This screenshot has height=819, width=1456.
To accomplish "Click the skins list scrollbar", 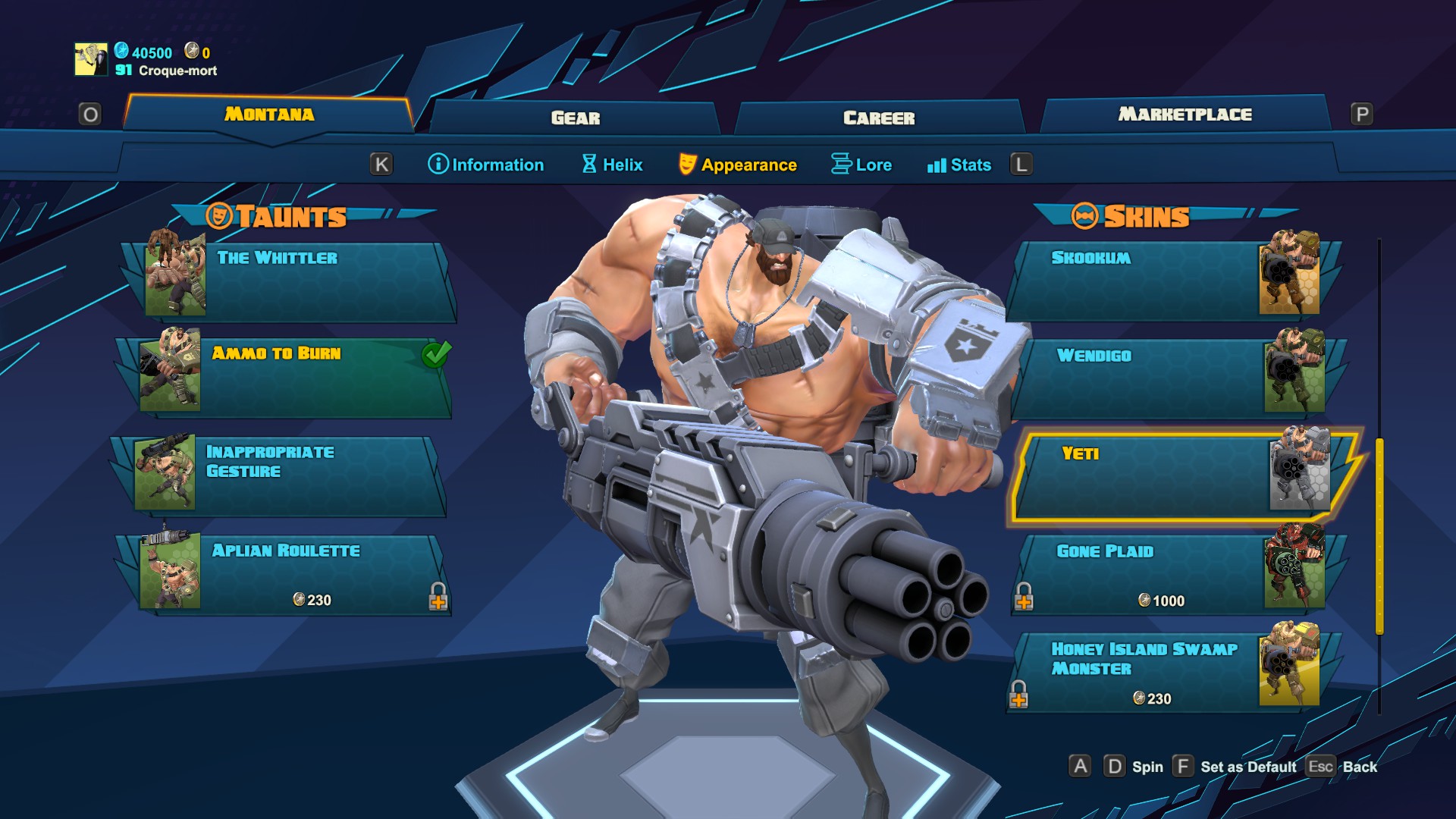I will click(1379, 535).
